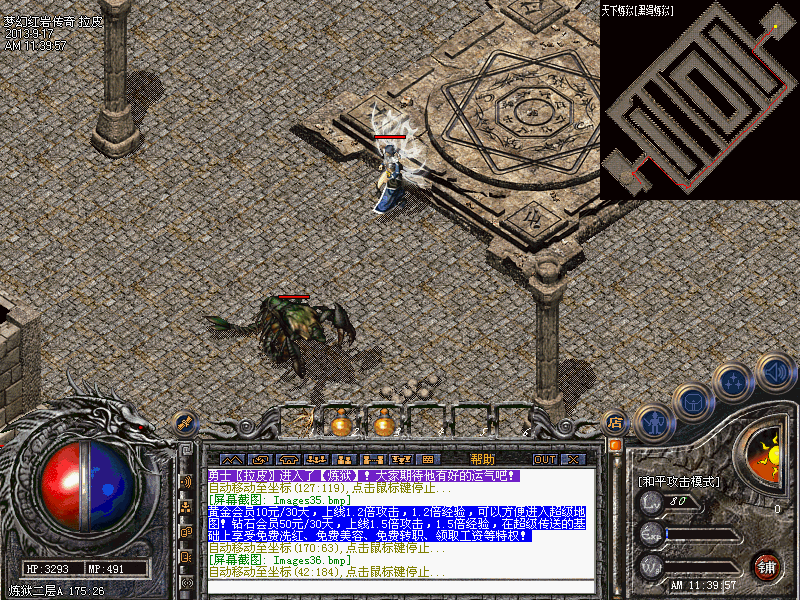
Task: Toggle the sound speaker icon
Action: 774,372
